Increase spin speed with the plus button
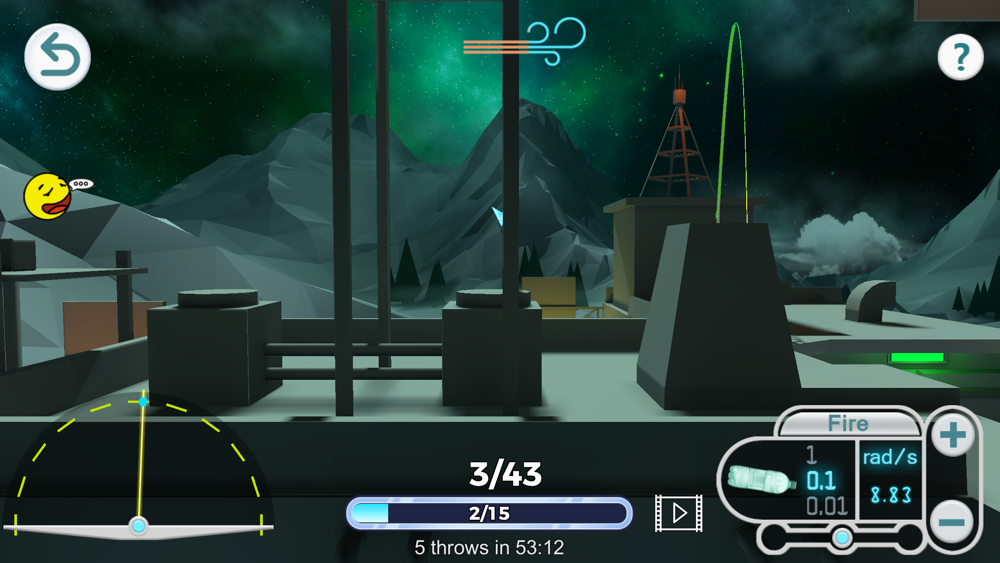 (952, 435)
